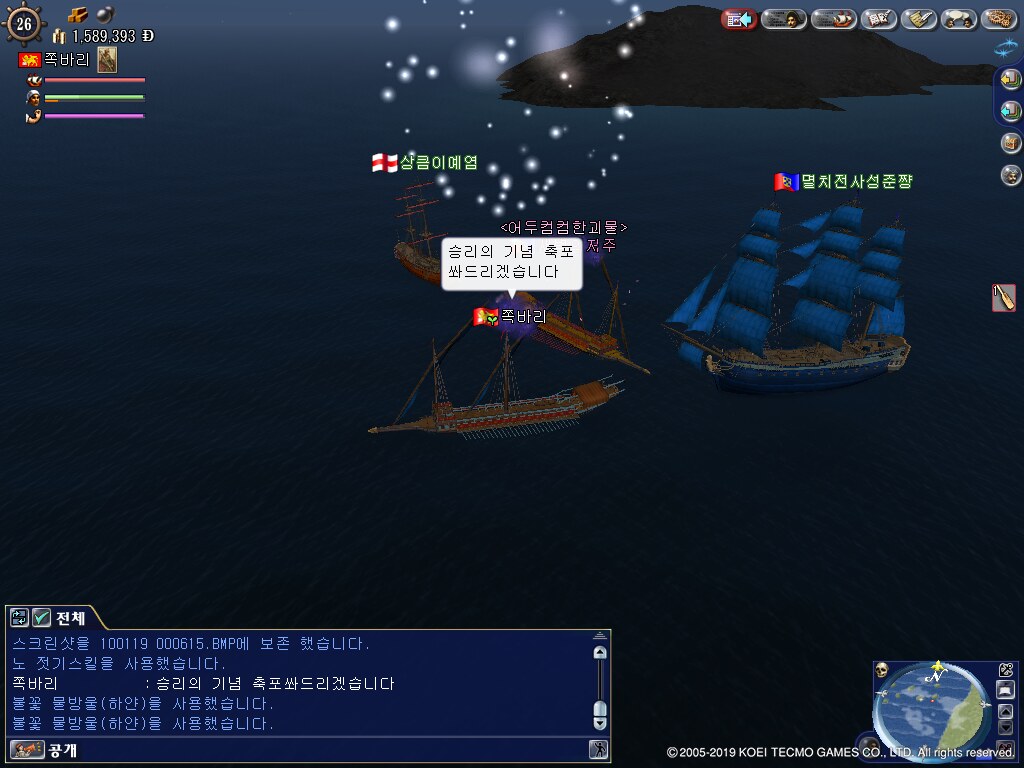Select the 공개 chat channel megaphone button
The image size is (1024, 768).
click(27, 749)
